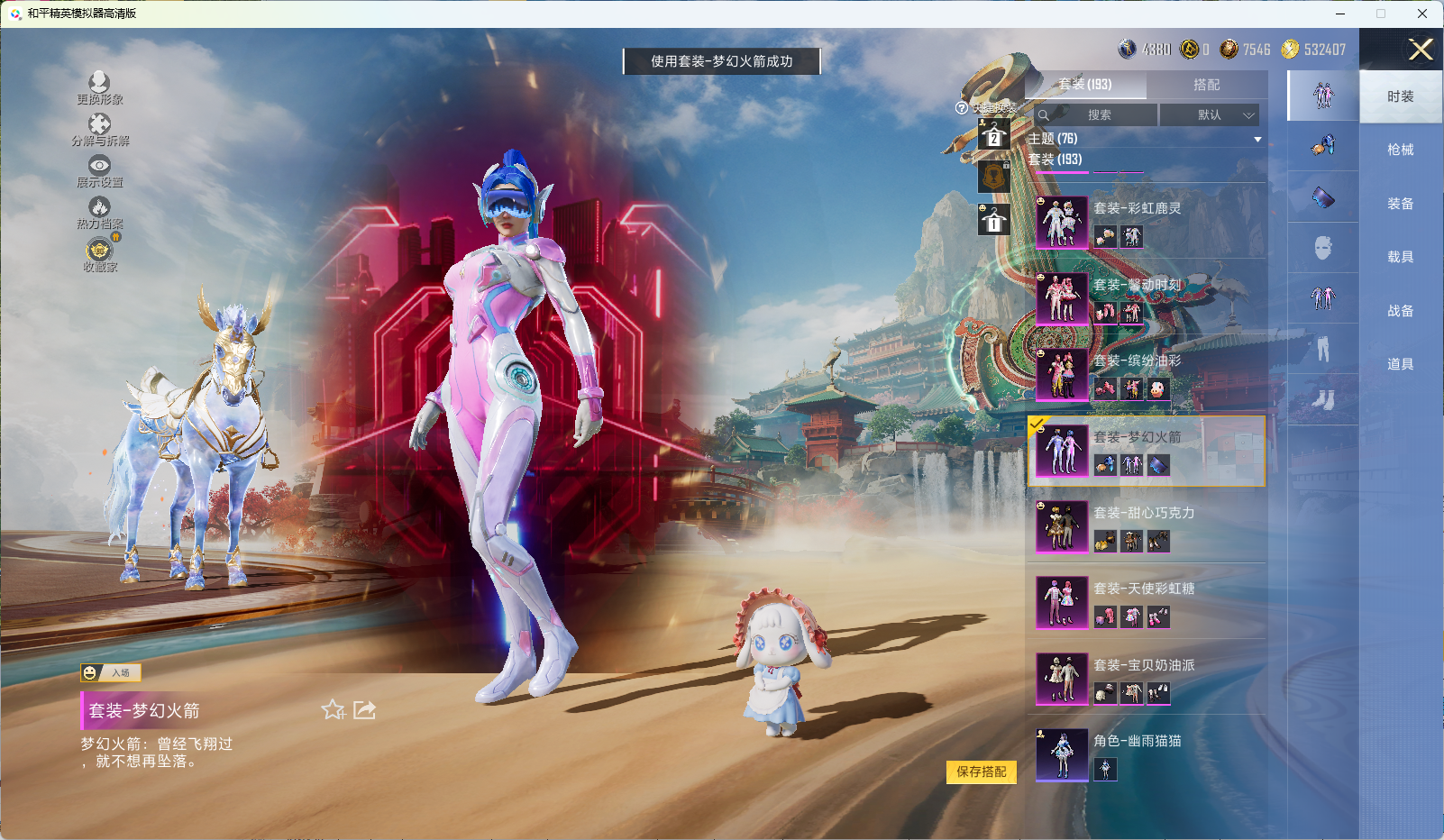Minimize the emulator window
This screenshot has height=840, width=1444.
tap(1340, 14)
